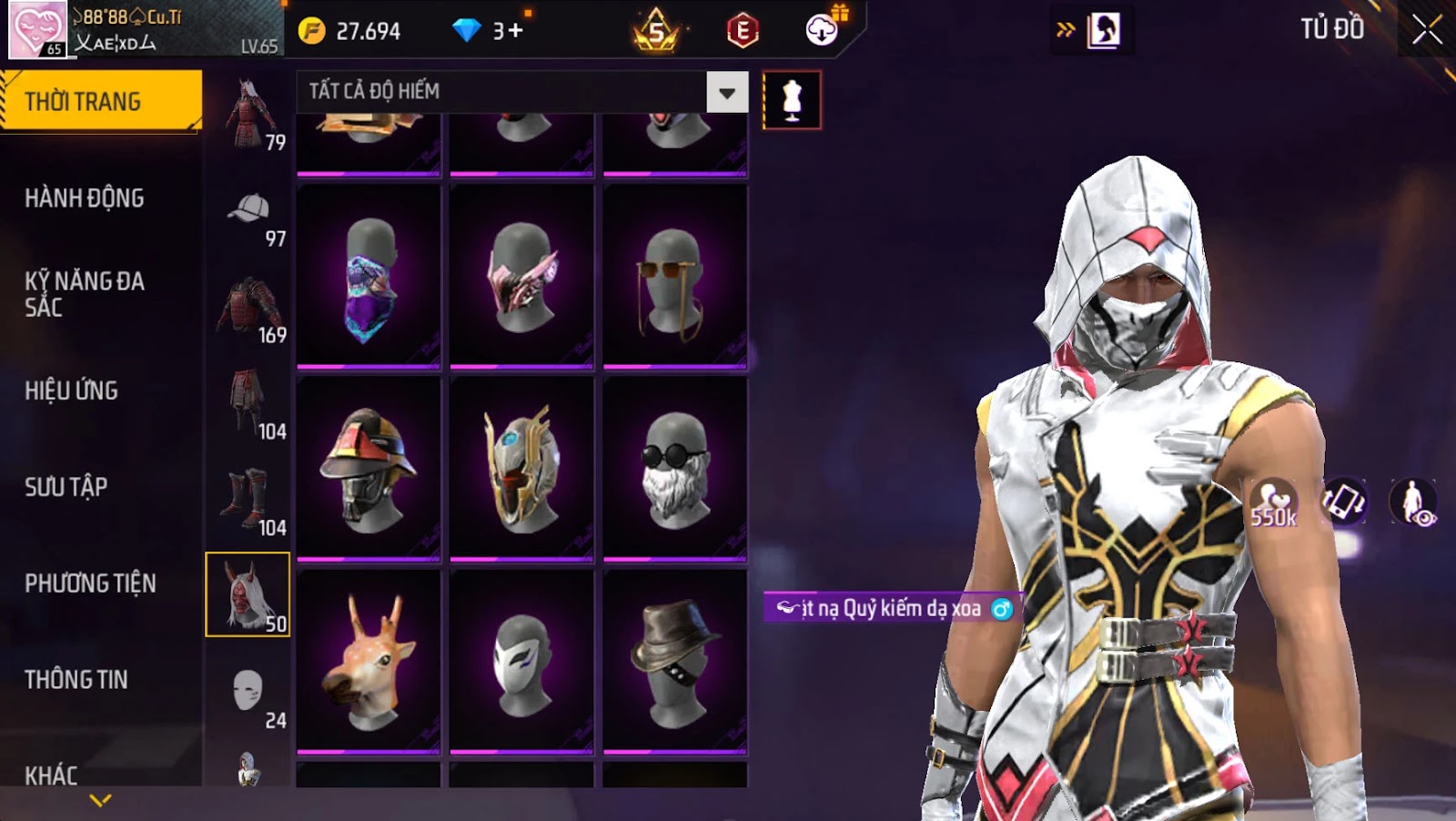Open the Tất Cả Độ Hiếm rarity dropdown

point(726,92)
